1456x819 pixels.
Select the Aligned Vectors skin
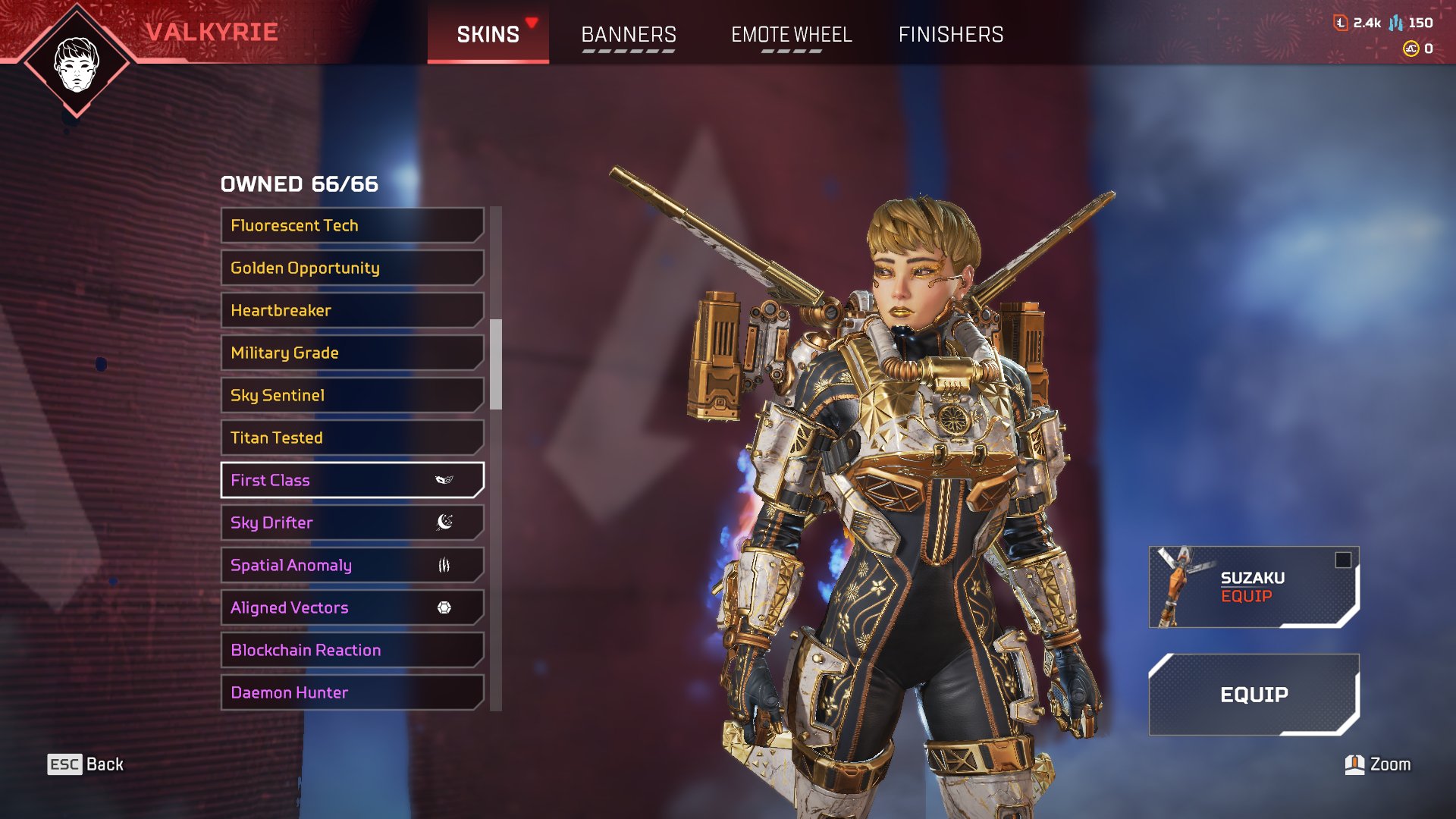point(352,607)
